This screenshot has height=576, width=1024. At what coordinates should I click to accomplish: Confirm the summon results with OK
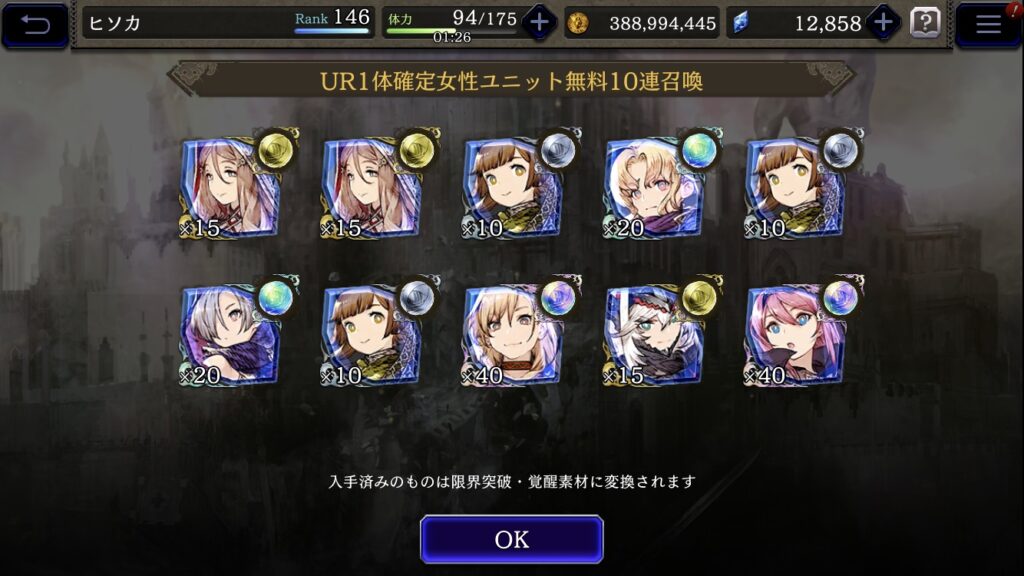[511, 540]
